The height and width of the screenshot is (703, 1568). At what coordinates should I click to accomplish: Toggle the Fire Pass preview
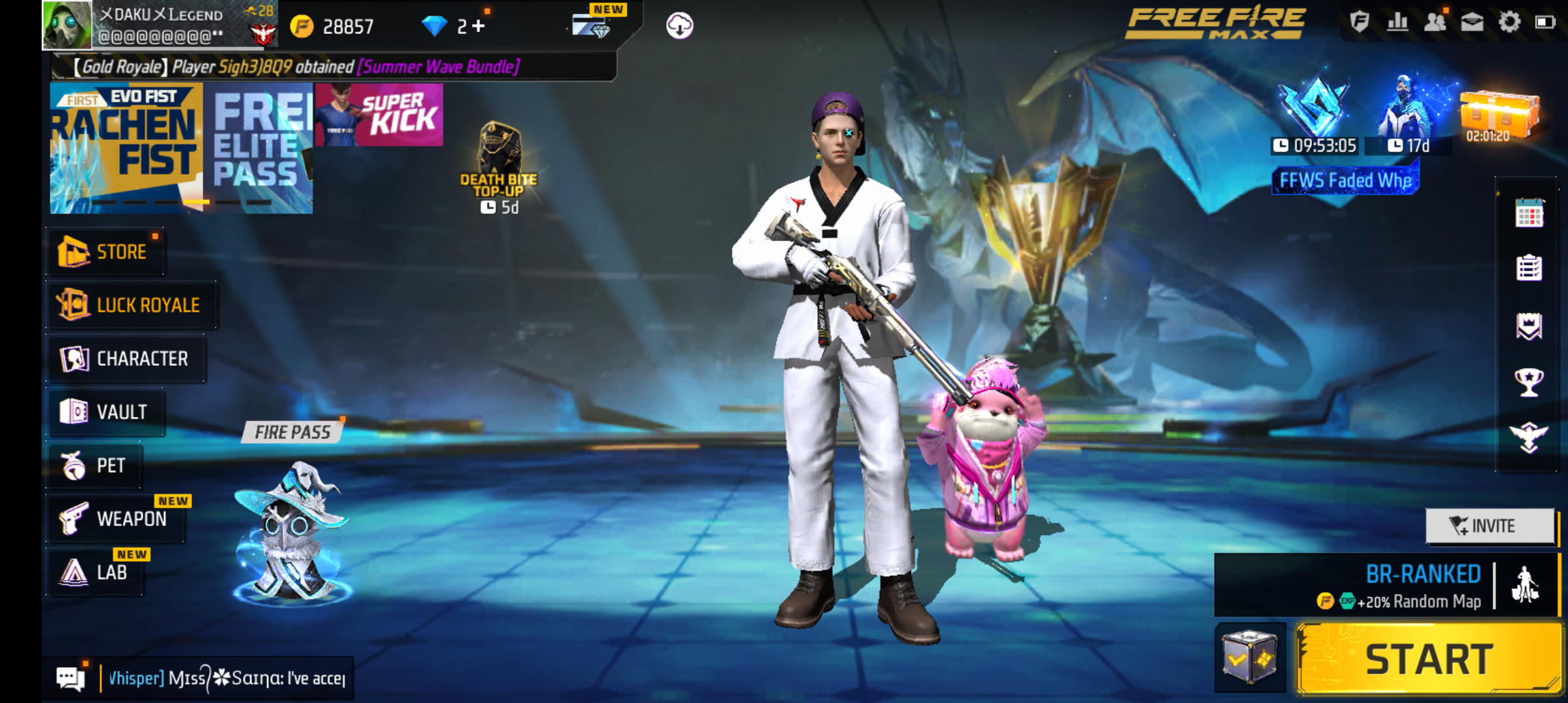pyautogui.click(x=291, y=432)
